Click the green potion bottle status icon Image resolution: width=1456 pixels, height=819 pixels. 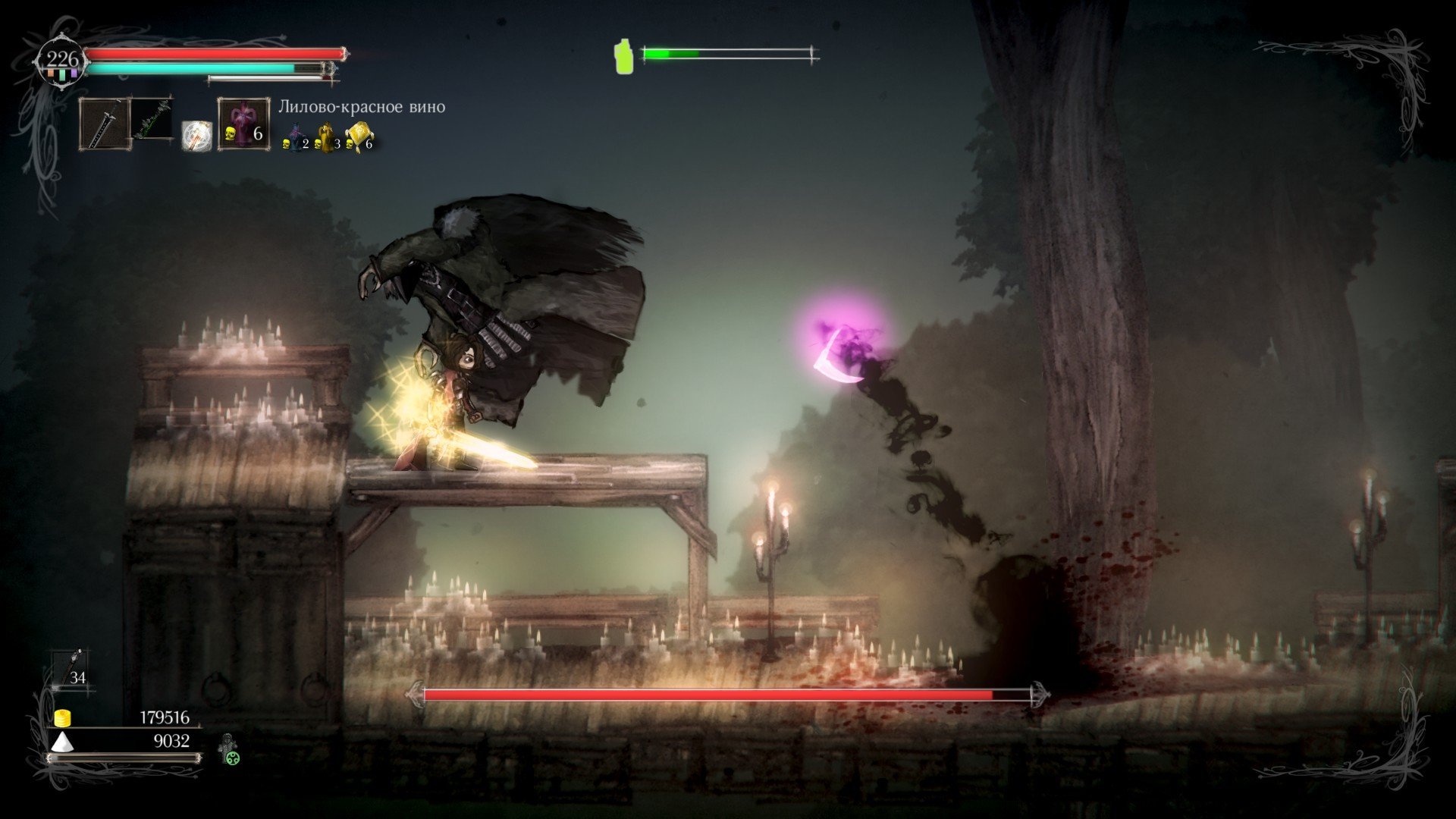pos(623,56)
